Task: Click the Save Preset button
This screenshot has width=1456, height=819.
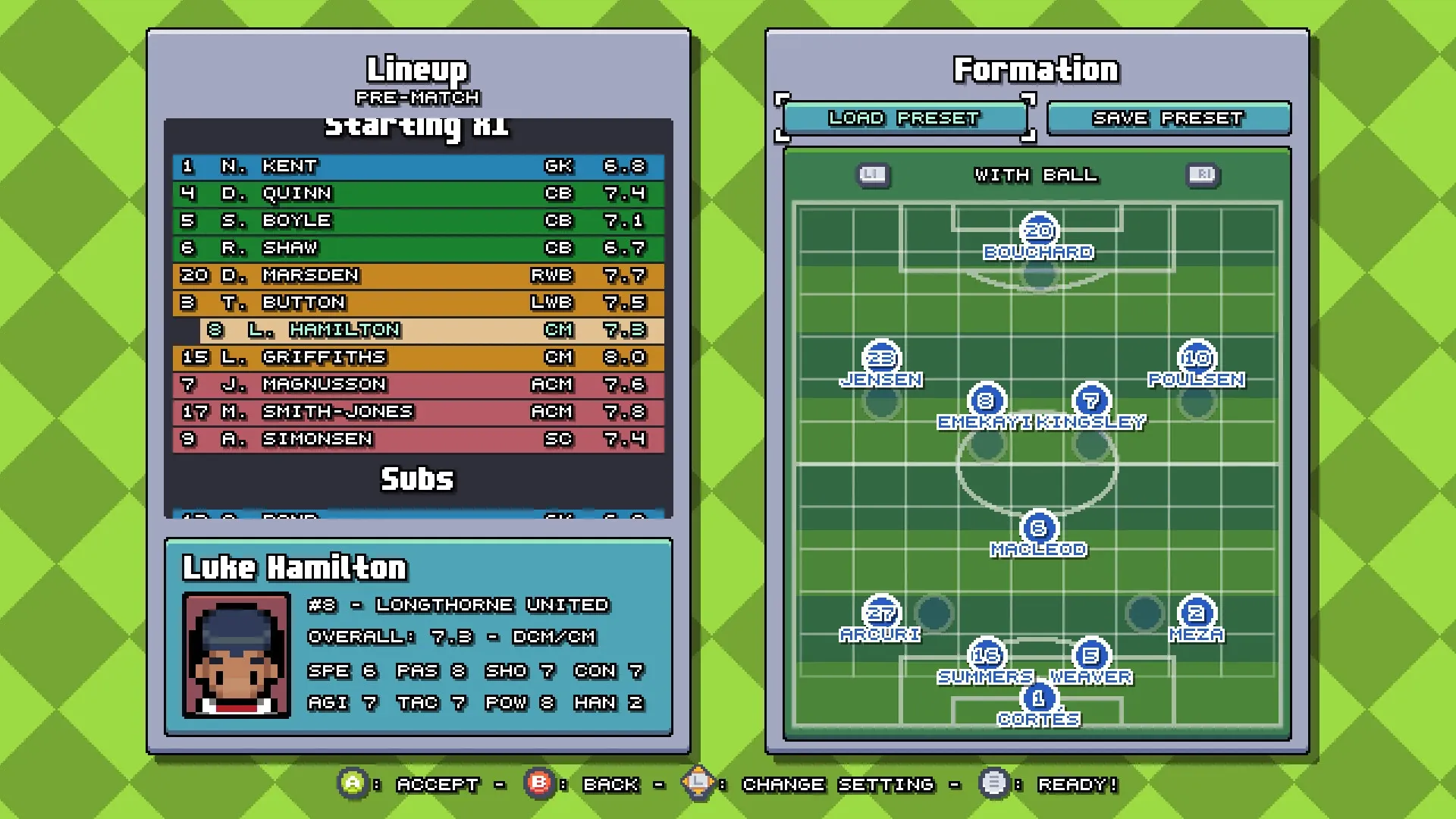Action: [1168, 118]
